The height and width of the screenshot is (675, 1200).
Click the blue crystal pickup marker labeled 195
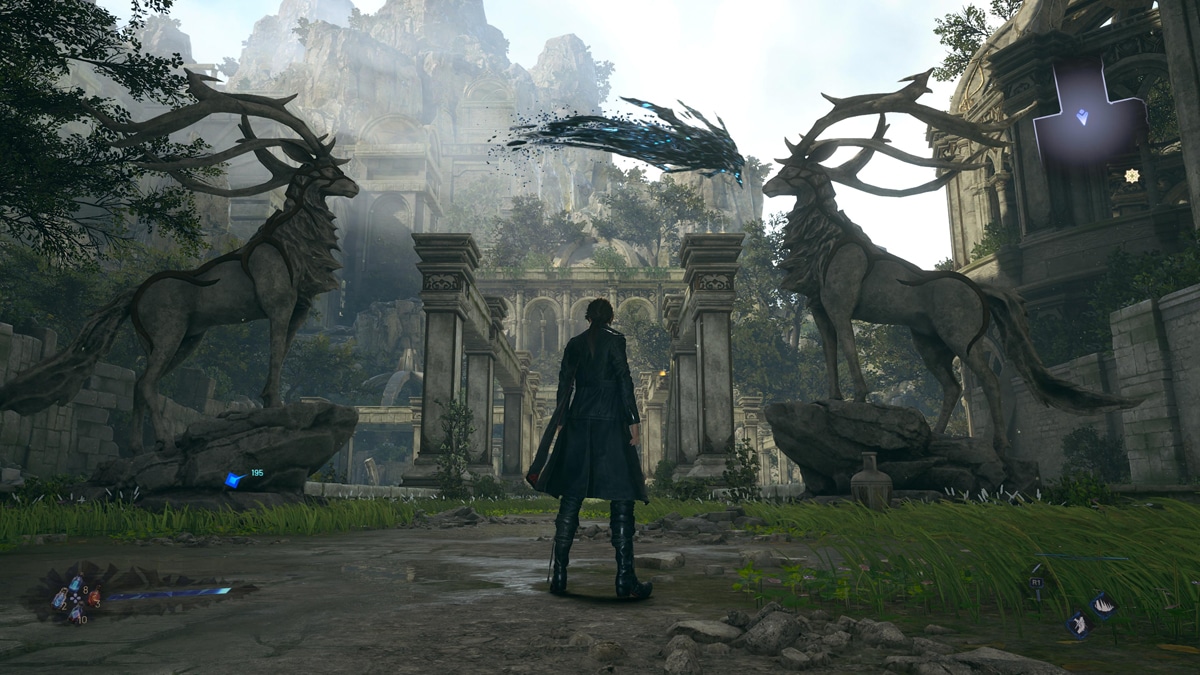[234, 480]
